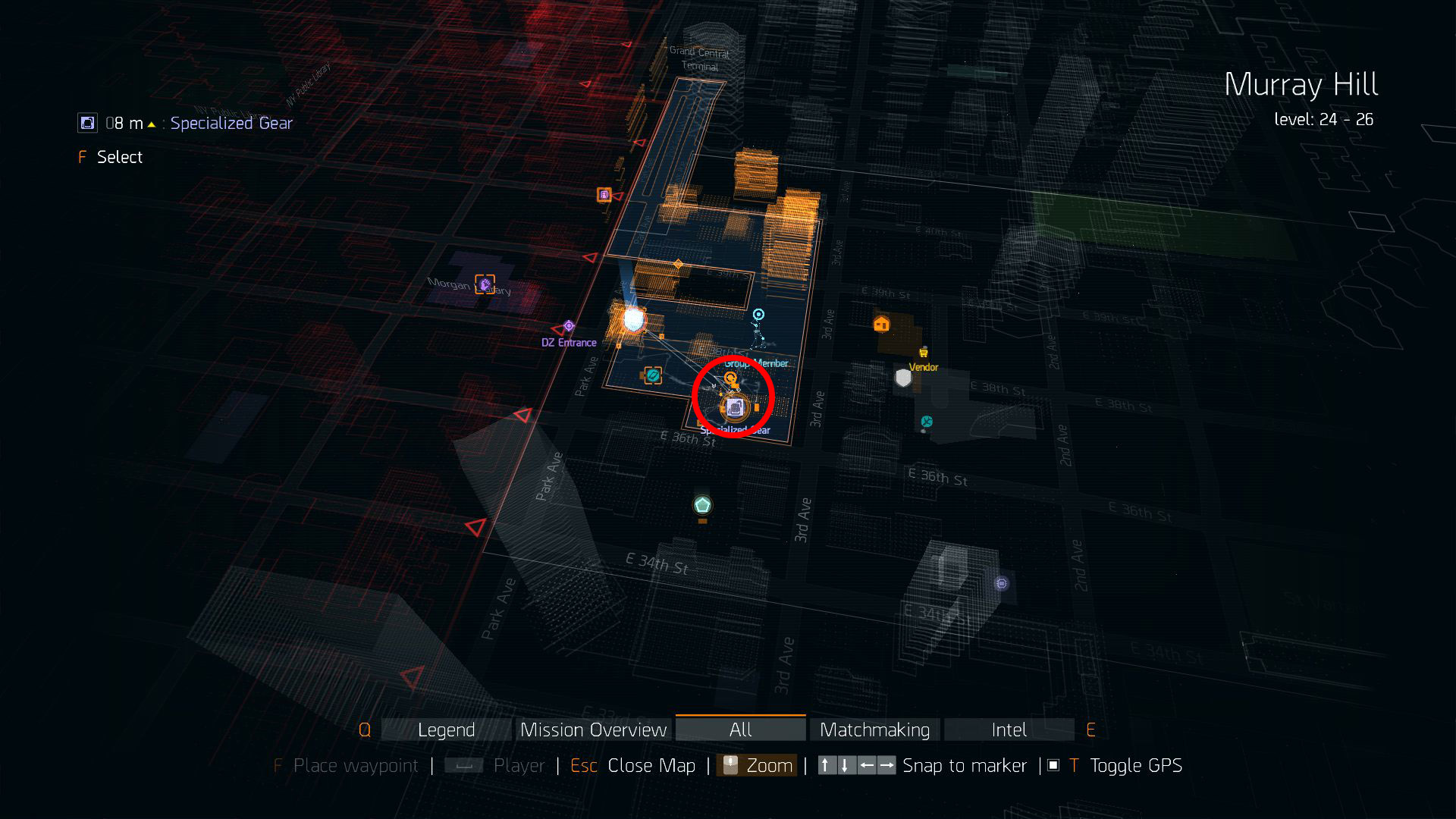The width and height of the screenshot is (1456, 819).
Task: Select the Specialized Gear map marker
Action: coord(734,408)
